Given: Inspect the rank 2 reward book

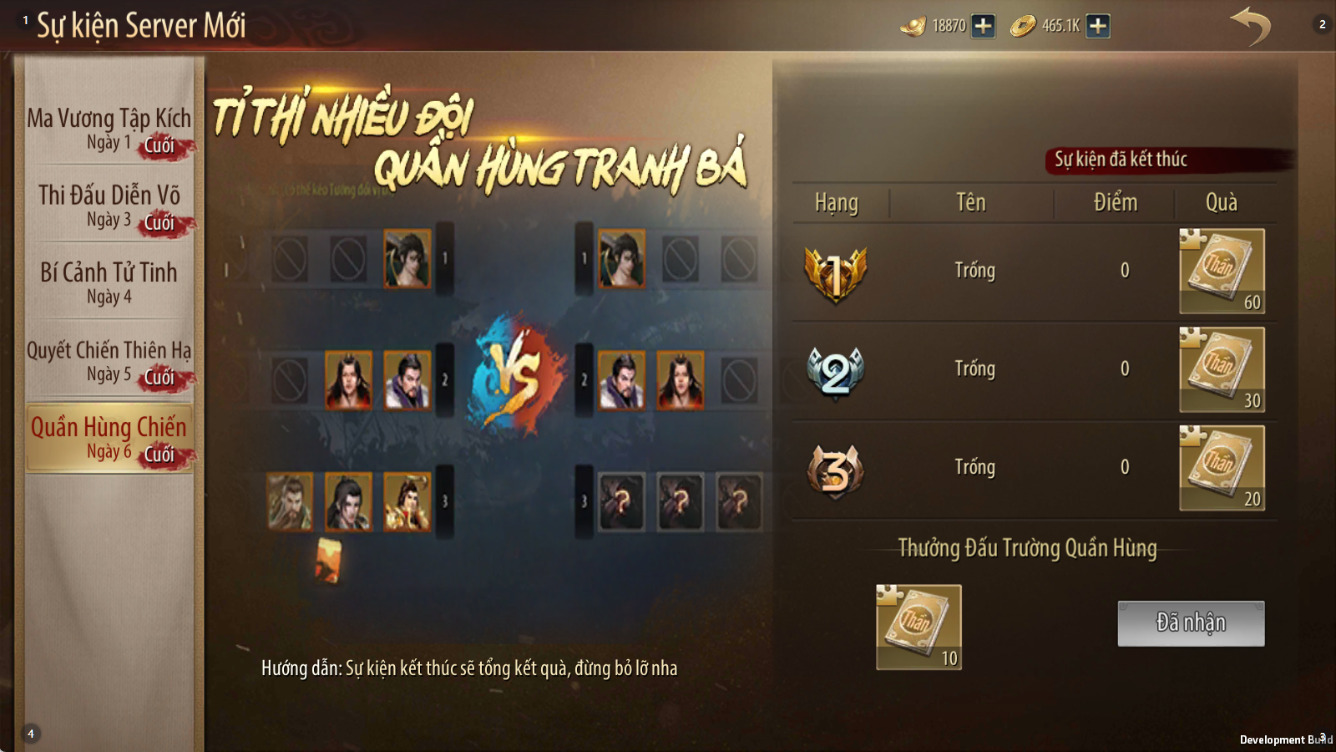Looking at the screenshot, I should [x=1222, y=369].
